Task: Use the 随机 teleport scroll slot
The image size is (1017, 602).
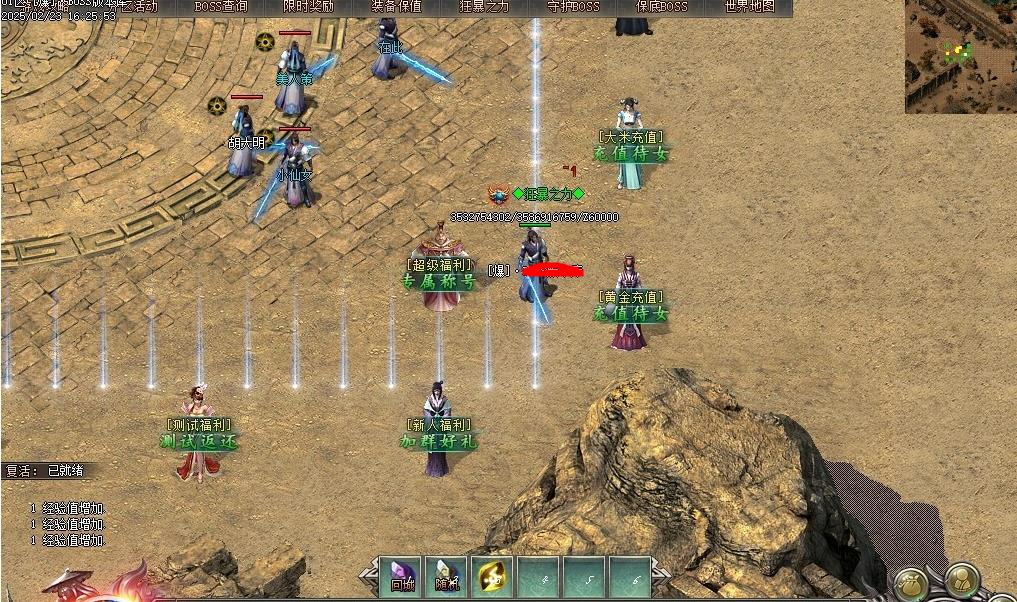Action: [447, 578]
